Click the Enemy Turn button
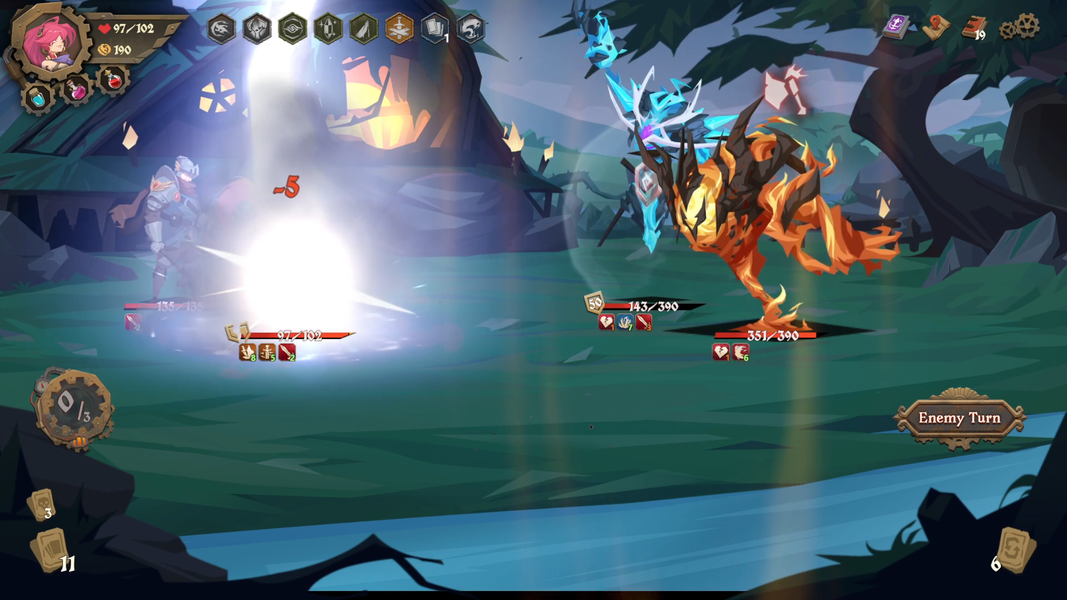Image resolution: width=1067 pixels, height=600 pixels. coord(959,418)
